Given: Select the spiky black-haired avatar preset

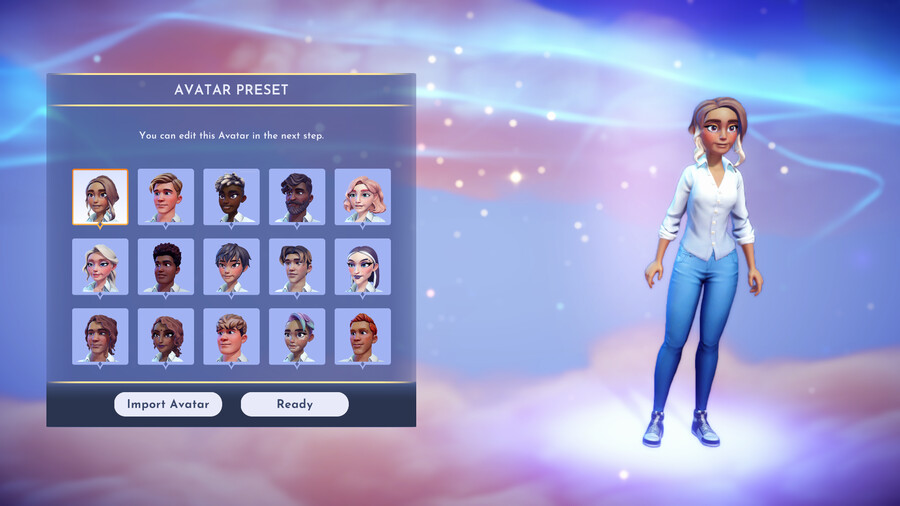Looking at the screenshot, I should pyautogui.click(x=231, y=267).
